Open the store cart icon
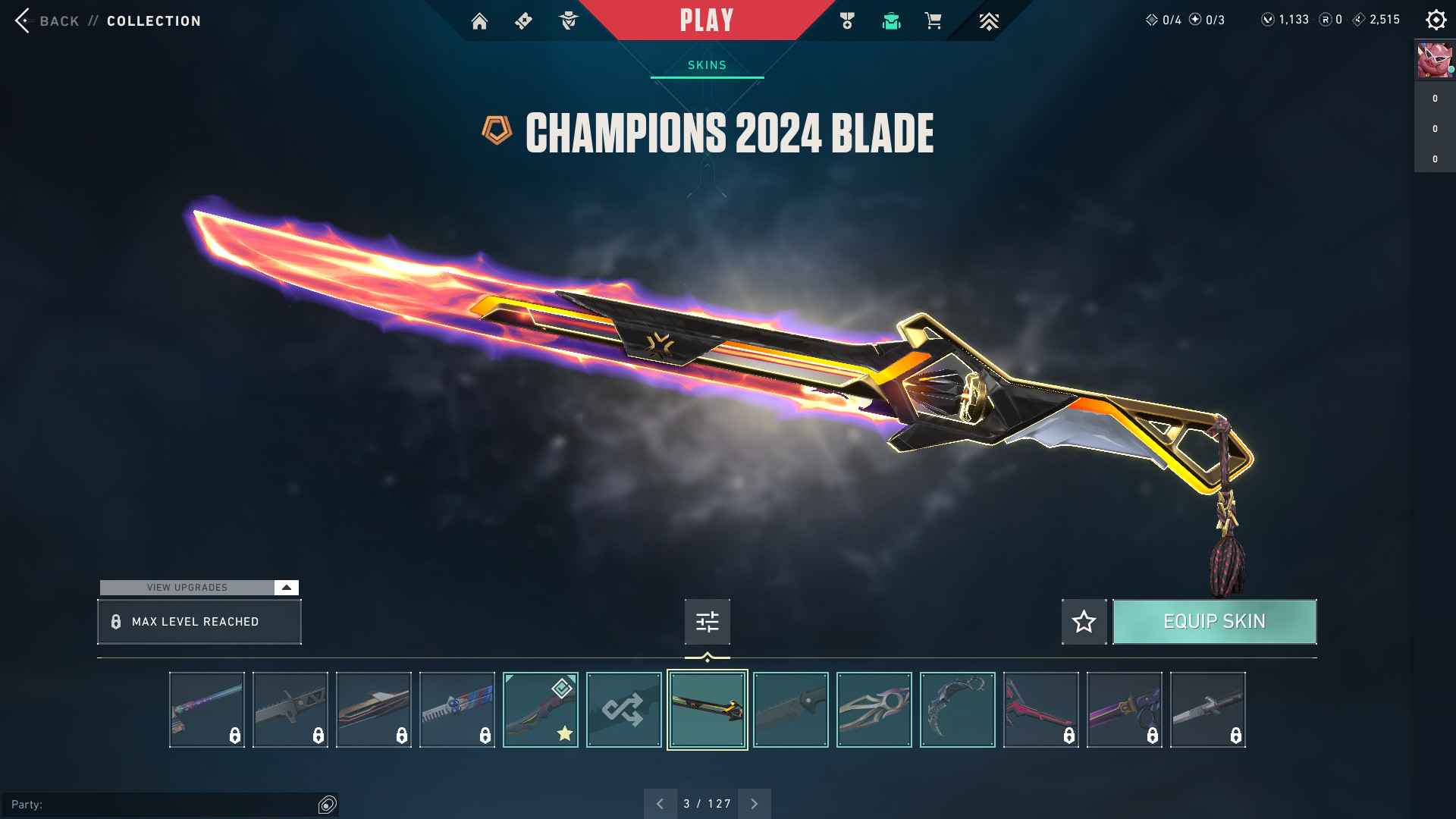Image resolution: width=1456 pixels, height=819 pixels. [x=934, y=21]
